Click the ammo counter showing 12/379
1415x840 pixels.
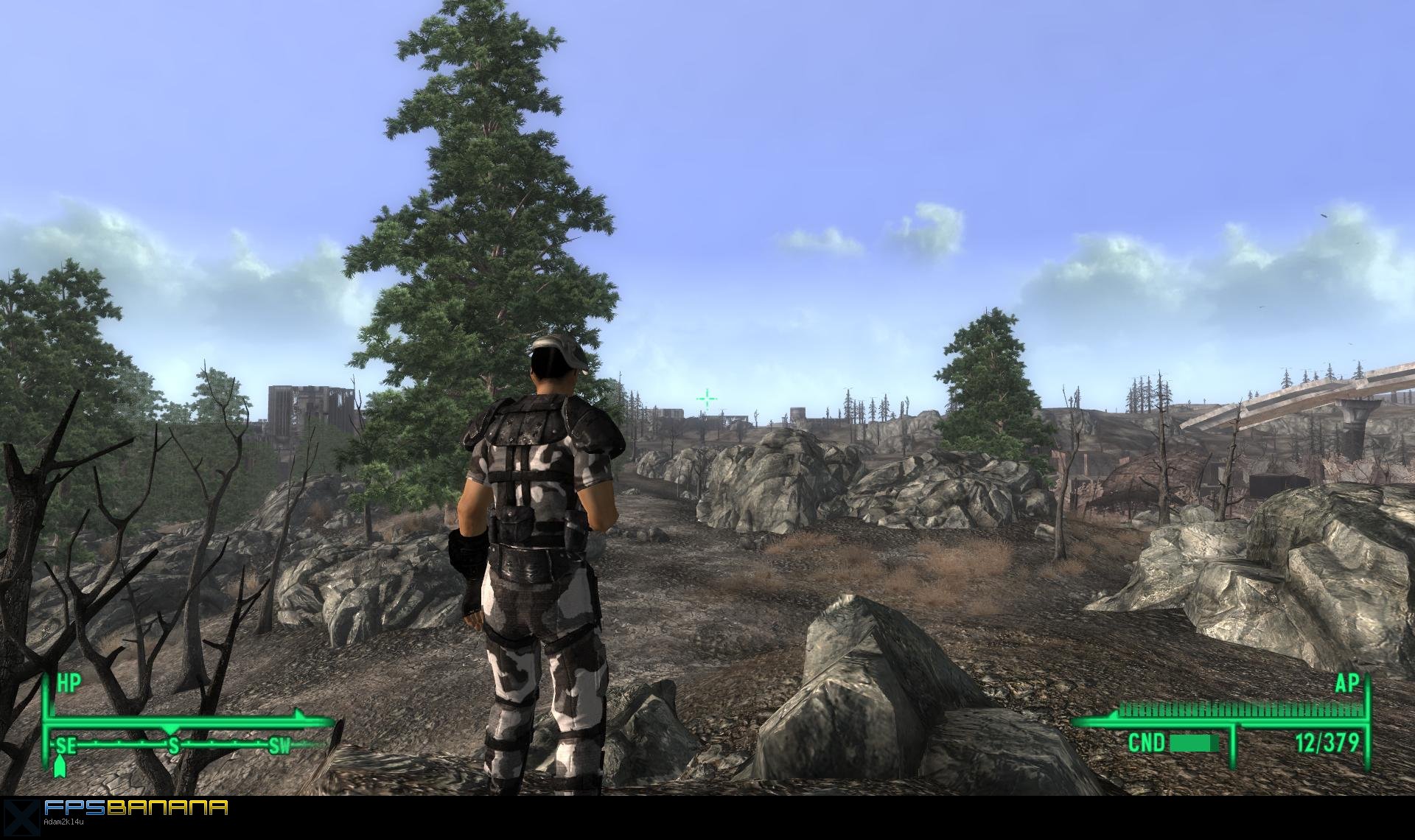[x=1328, y=743]
